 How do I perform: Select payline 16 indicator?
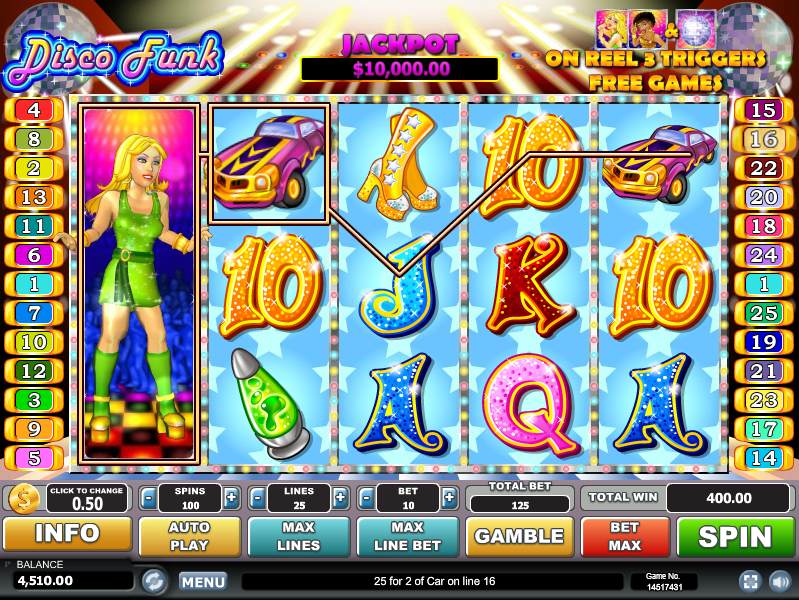coord(762,140)
